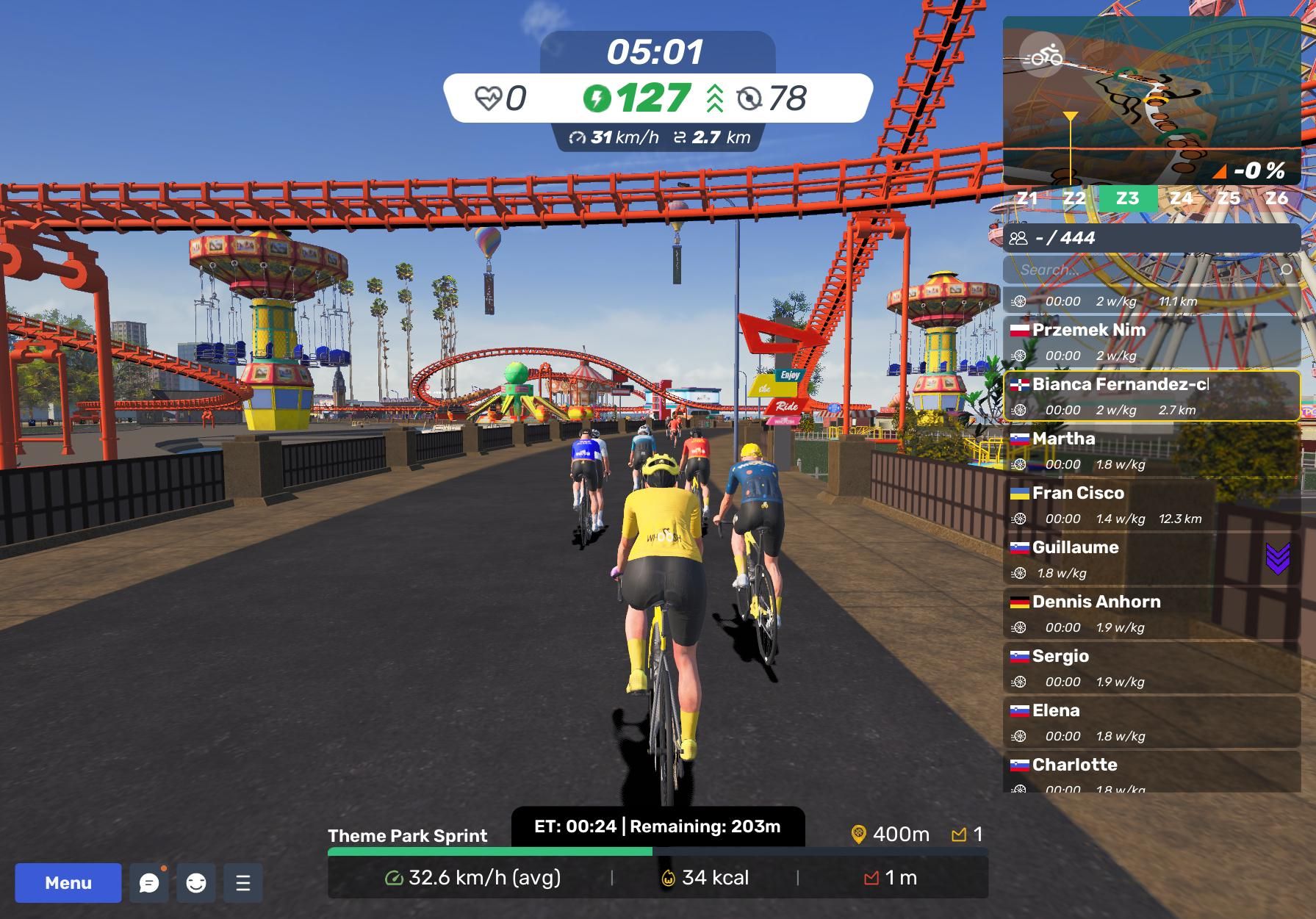The width and height of the screenshot is (1316, 919).
Task: Select Bianca Fernandez highlighted rider row
Action: pyautogui.click(x=1151, y=396)
